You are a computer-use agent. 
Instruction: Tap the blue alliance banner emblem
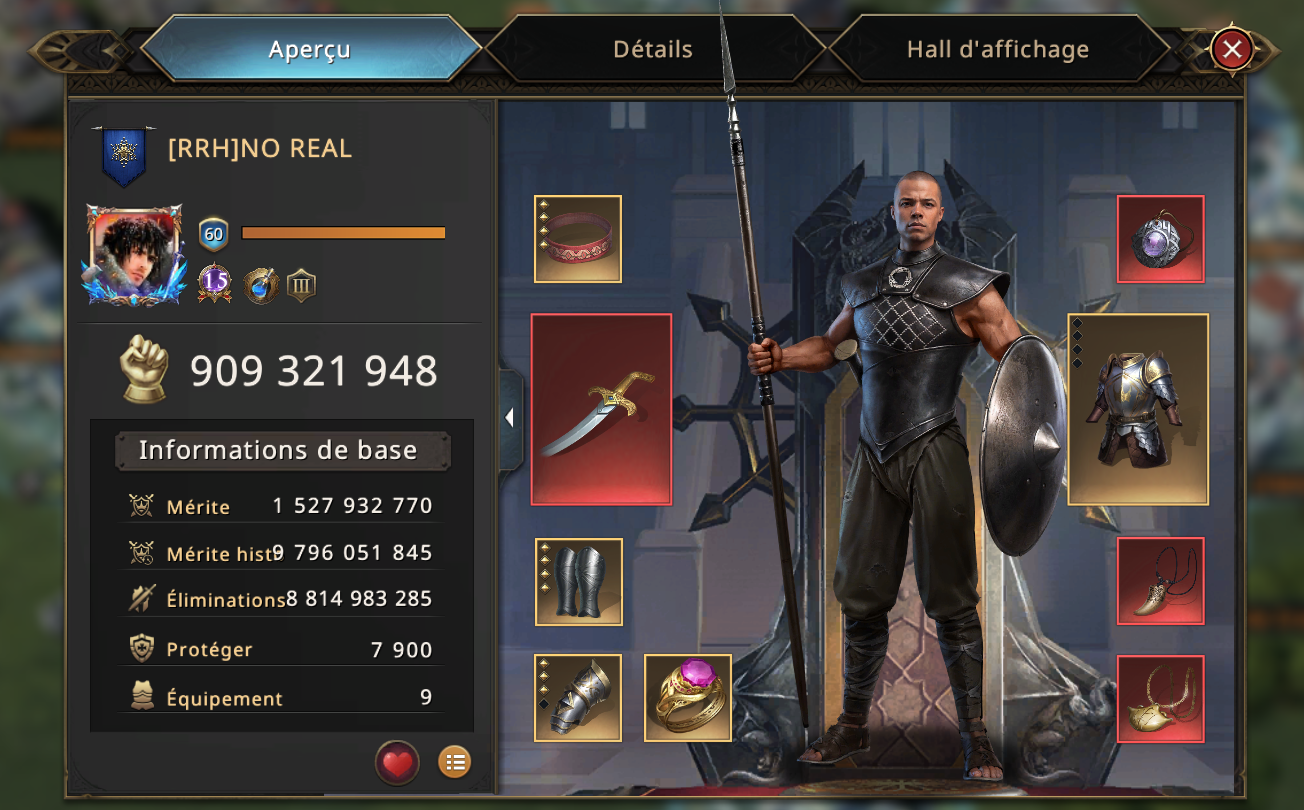coord(125,156)
